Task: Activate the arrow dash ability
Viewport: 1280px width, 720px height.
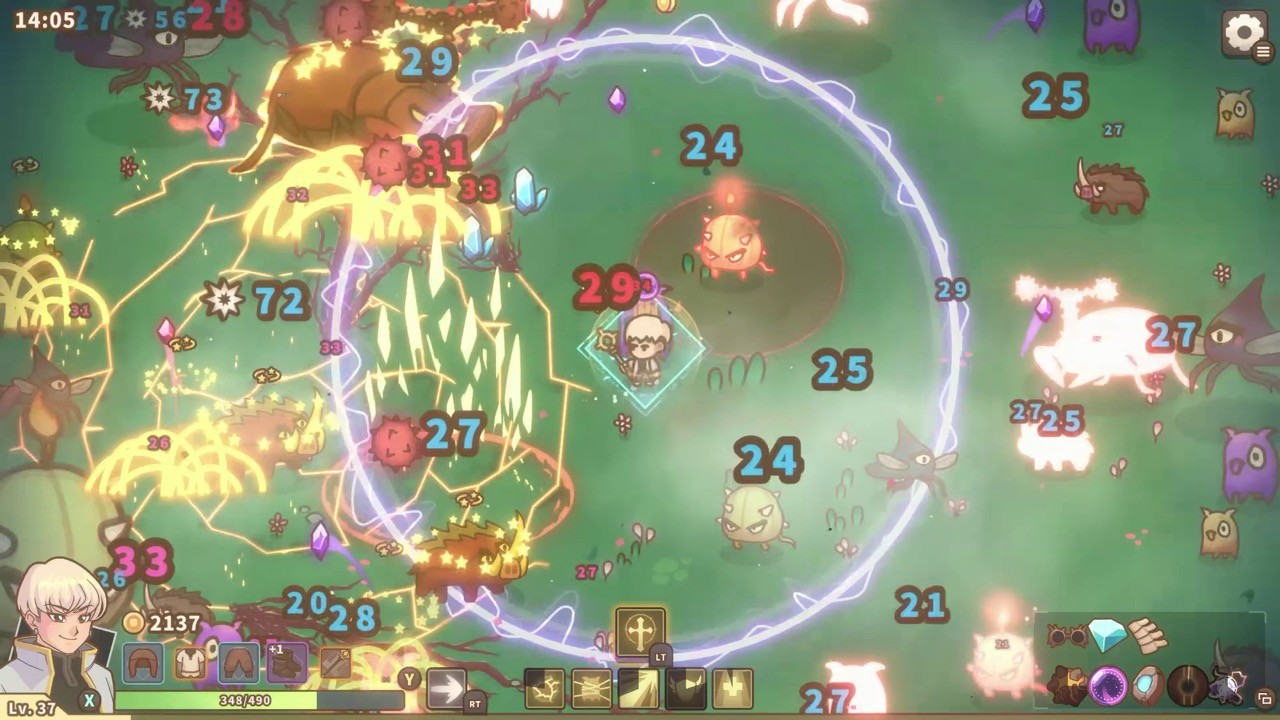Action: 446,688
